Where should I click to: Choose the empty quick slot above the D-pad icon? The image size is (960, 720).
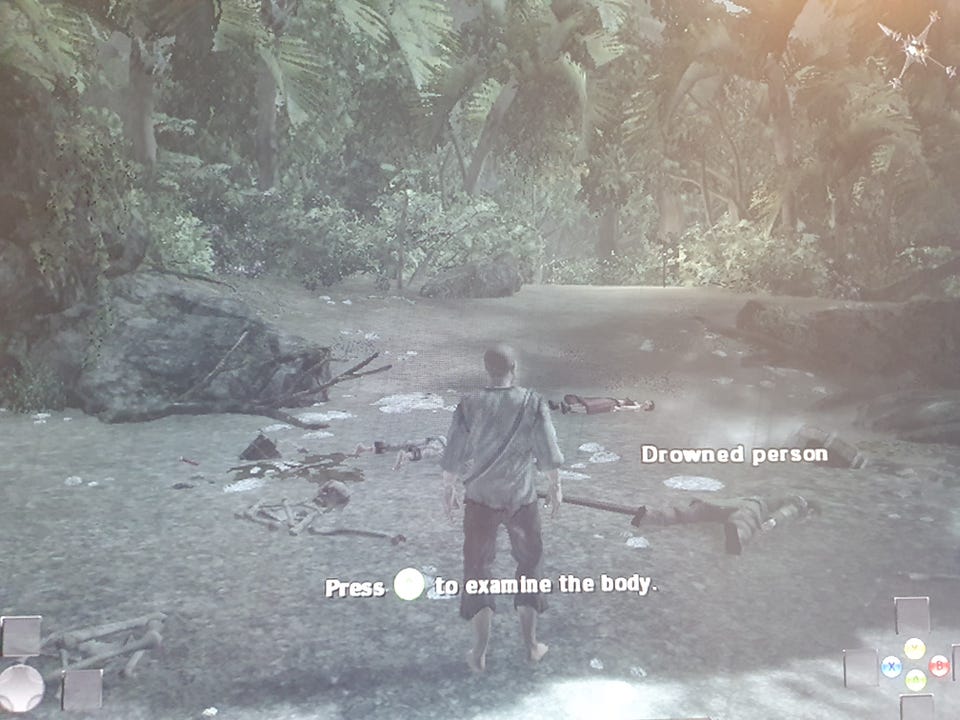tap(21, 636)
